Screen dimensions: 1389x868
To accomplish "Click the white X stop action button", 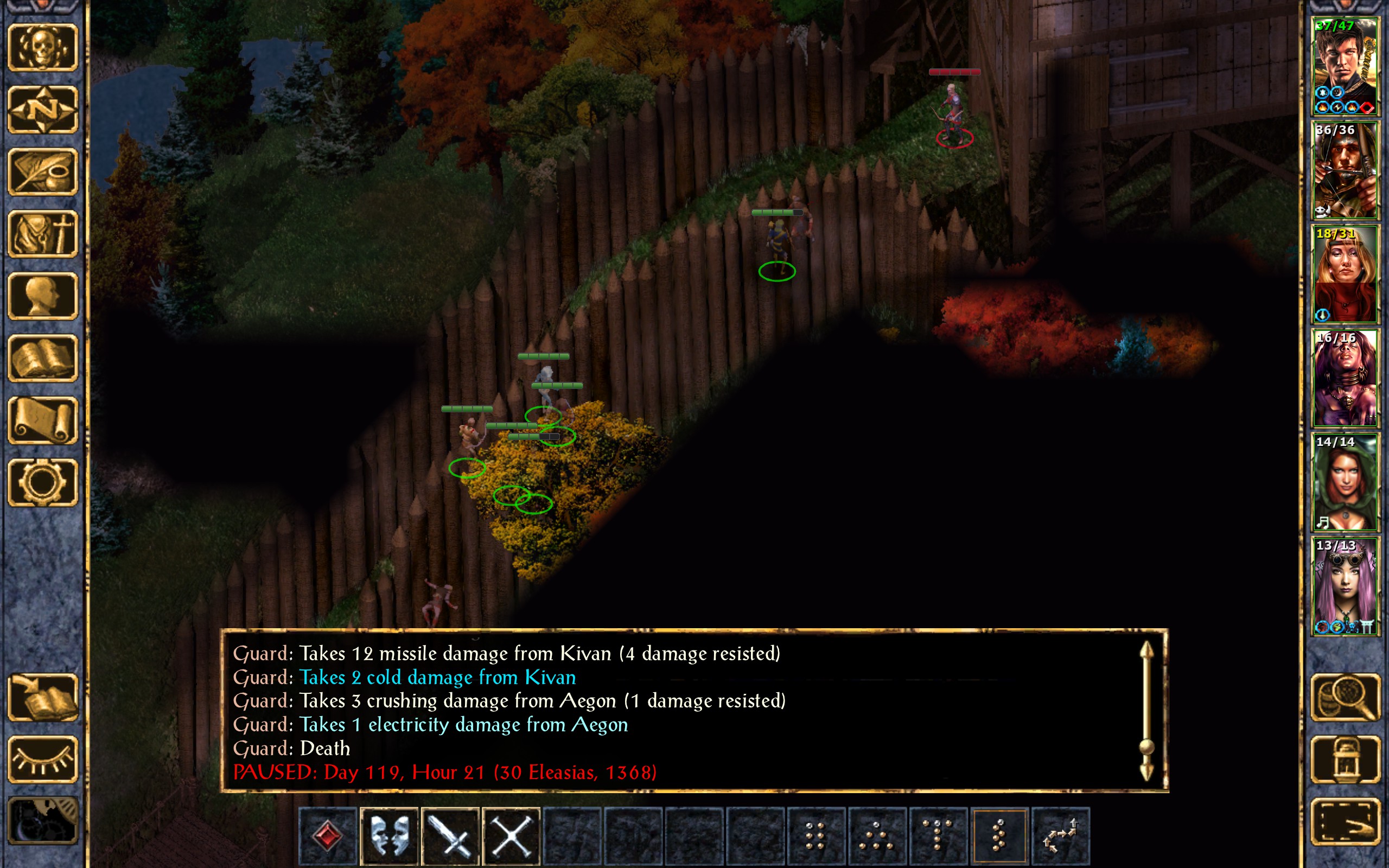I will [x=512, y=836].
